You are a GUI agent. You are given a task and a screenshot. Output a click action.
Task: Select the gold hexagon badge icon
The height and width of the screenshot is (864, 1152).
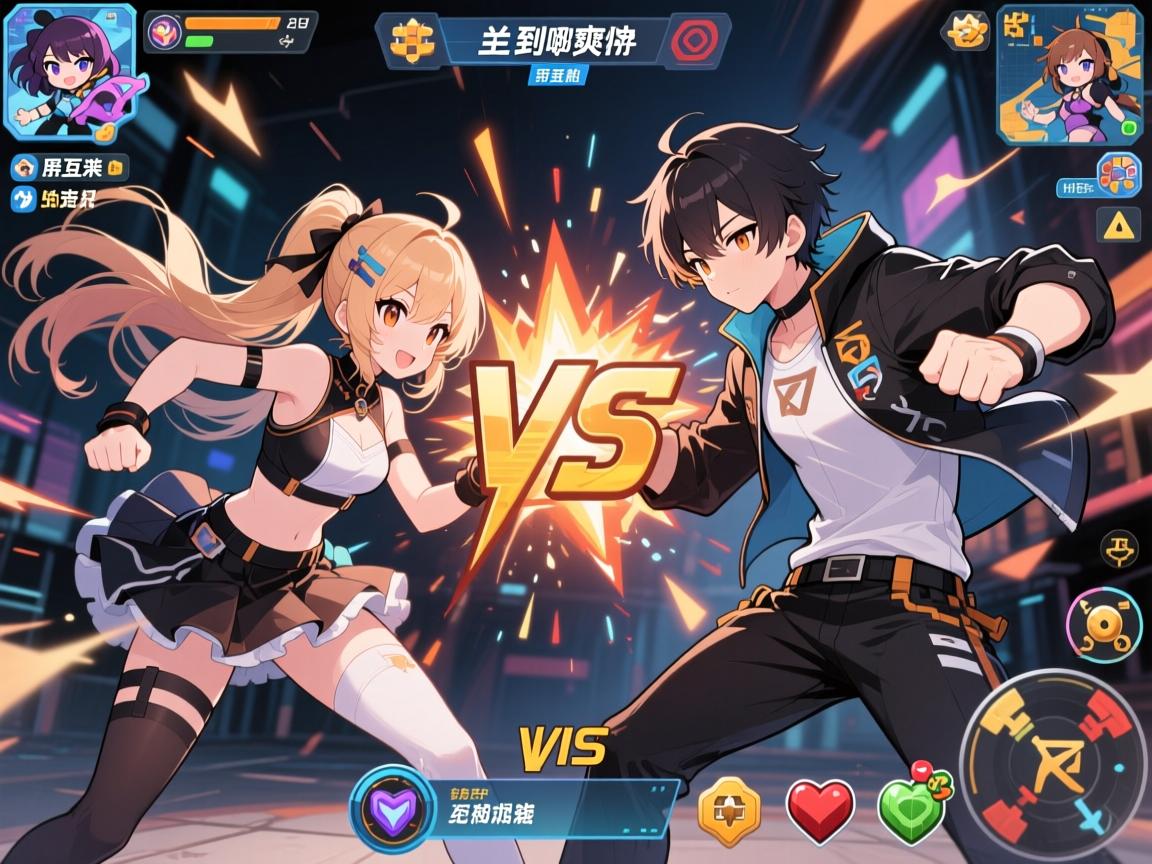[729, 810]
